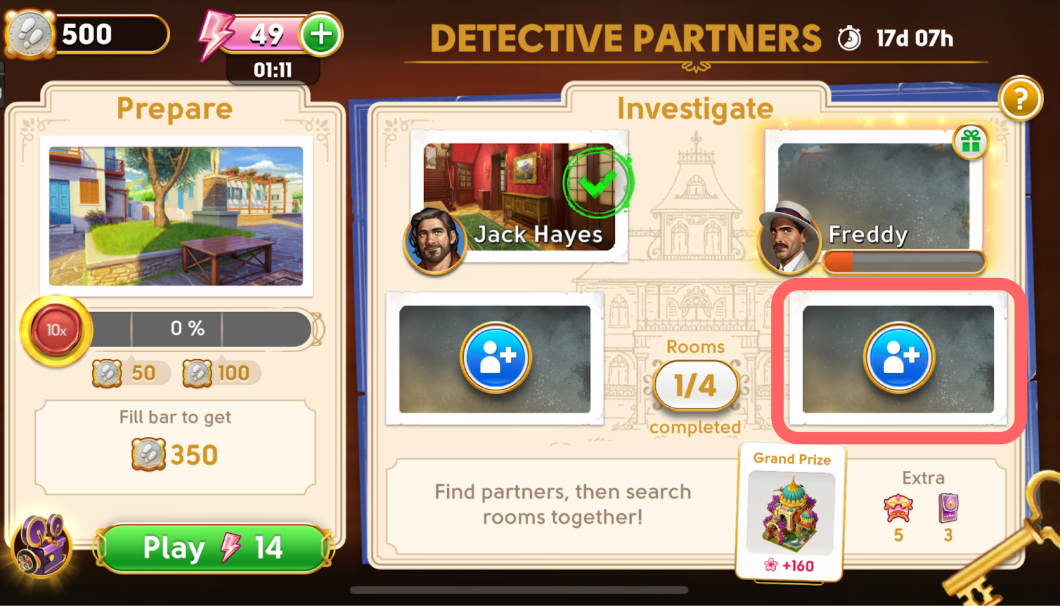The width and height of the screenshot is (1064, 606).
Task: Open Freddy's room card
Action: 872,195
